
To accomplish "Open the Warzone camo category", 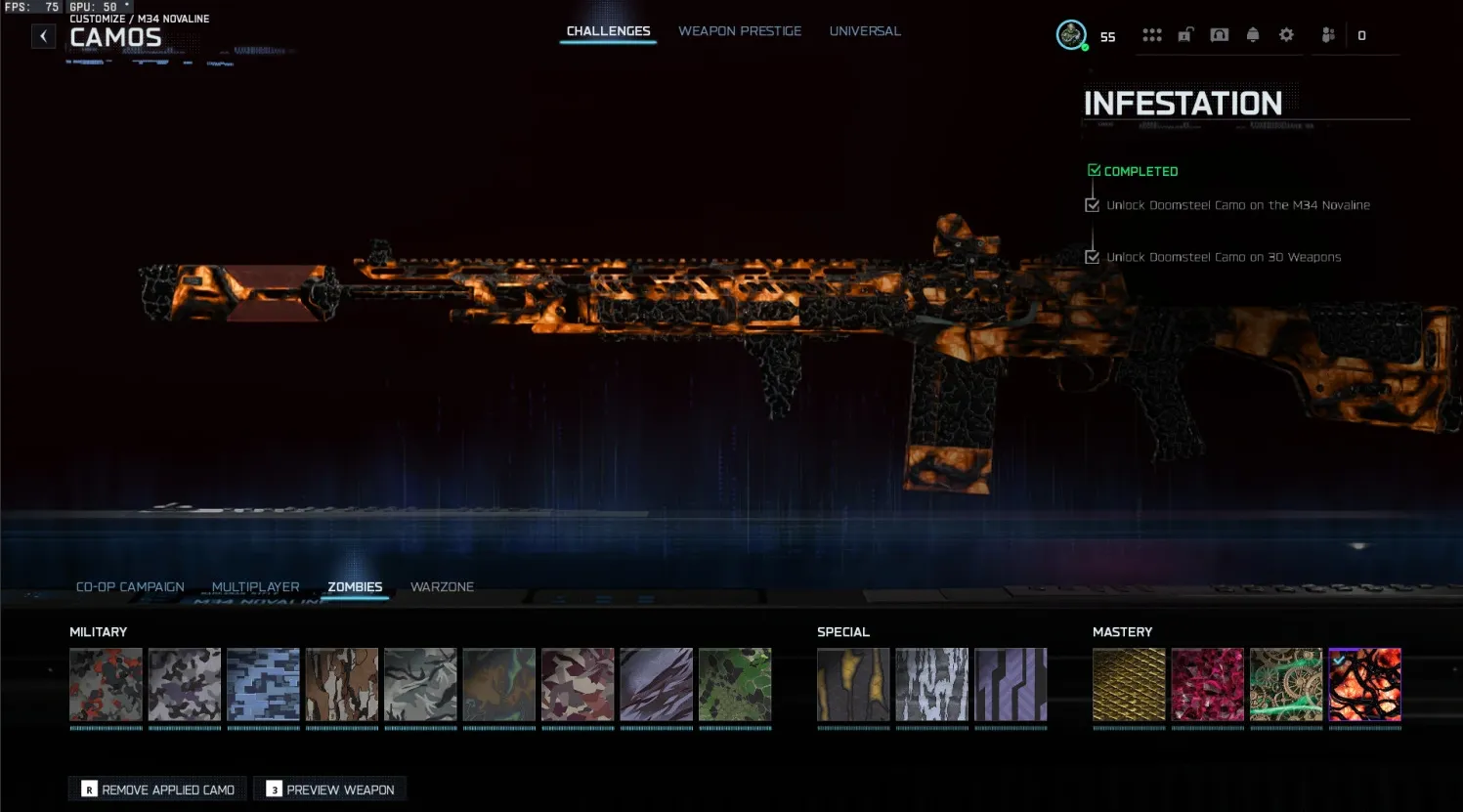I will tap(442, 586).
